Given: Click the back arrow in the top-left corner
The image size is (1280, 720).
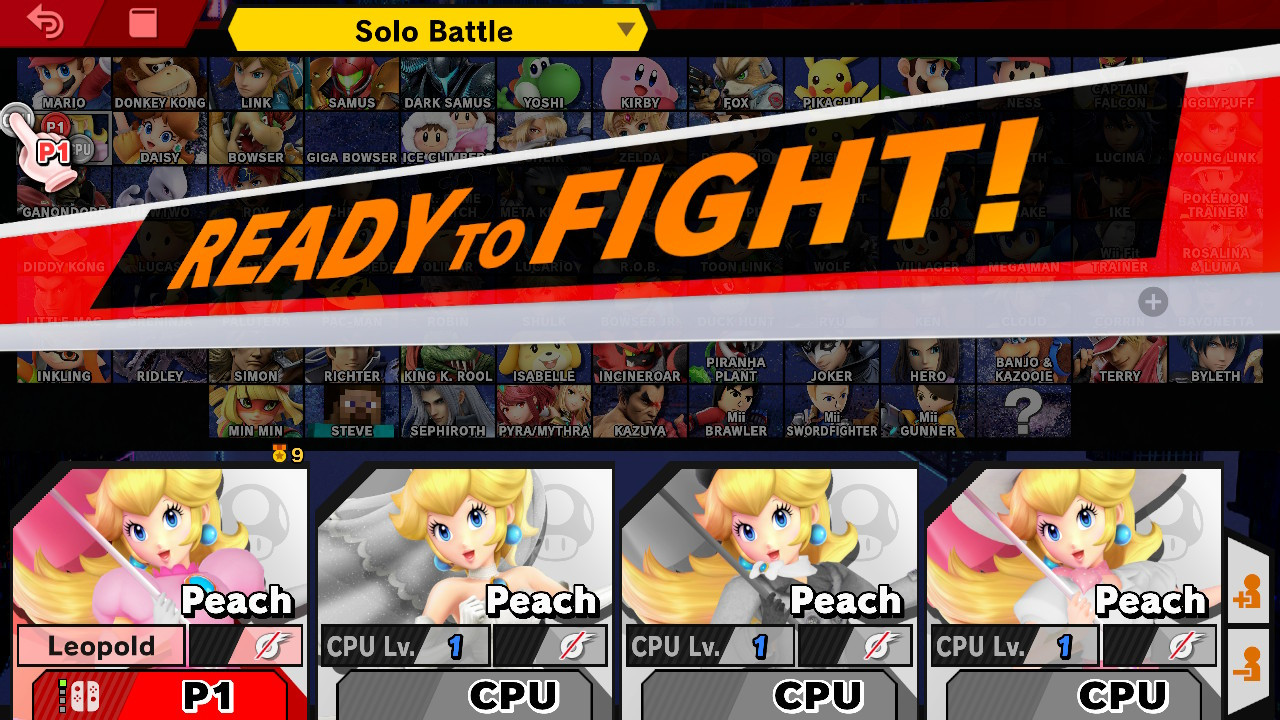Looking at the screenshot, I should [44, 20].
